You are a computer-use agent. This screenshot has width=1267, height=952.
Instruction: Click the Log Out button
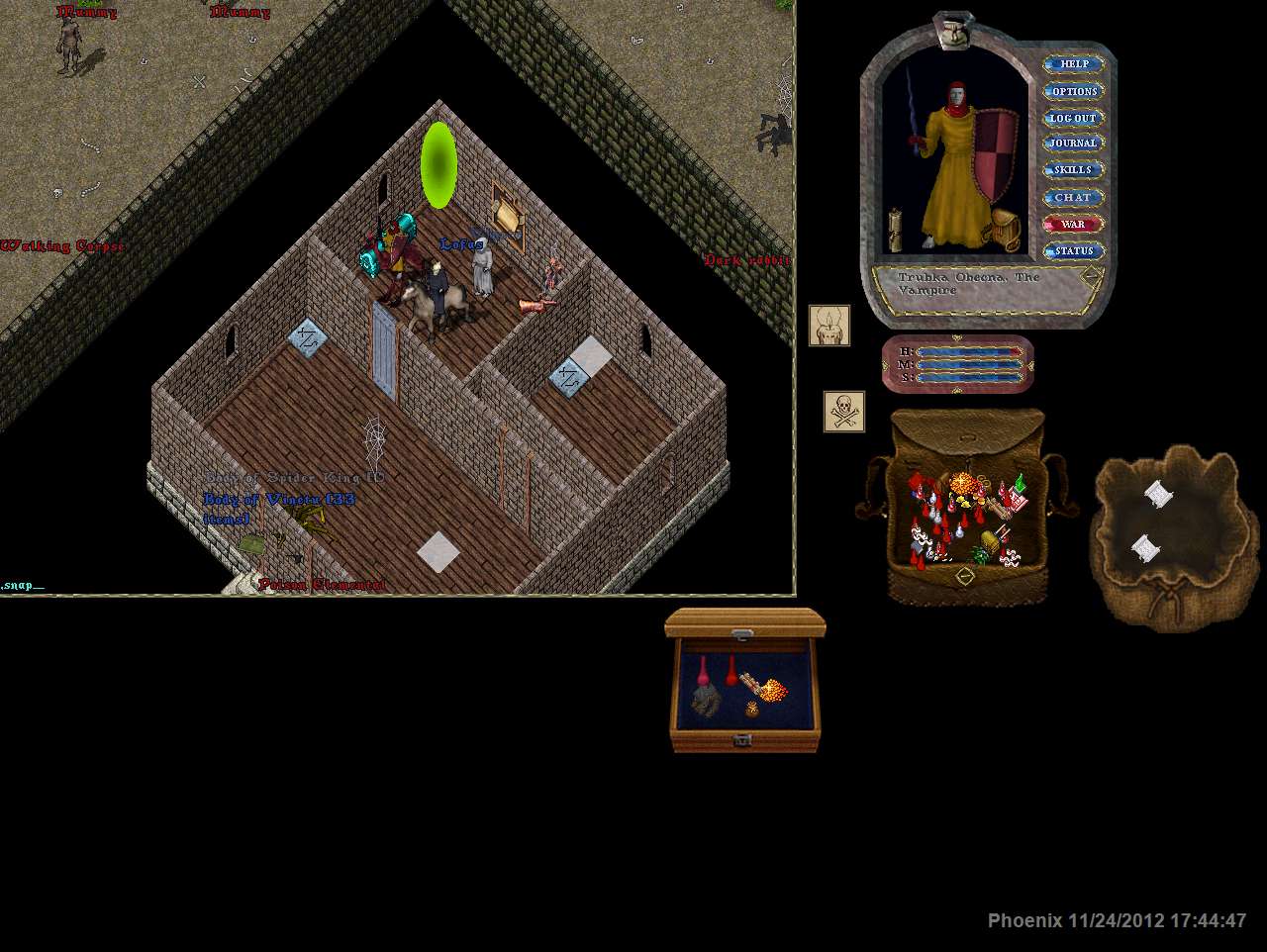coord(1074,118)
